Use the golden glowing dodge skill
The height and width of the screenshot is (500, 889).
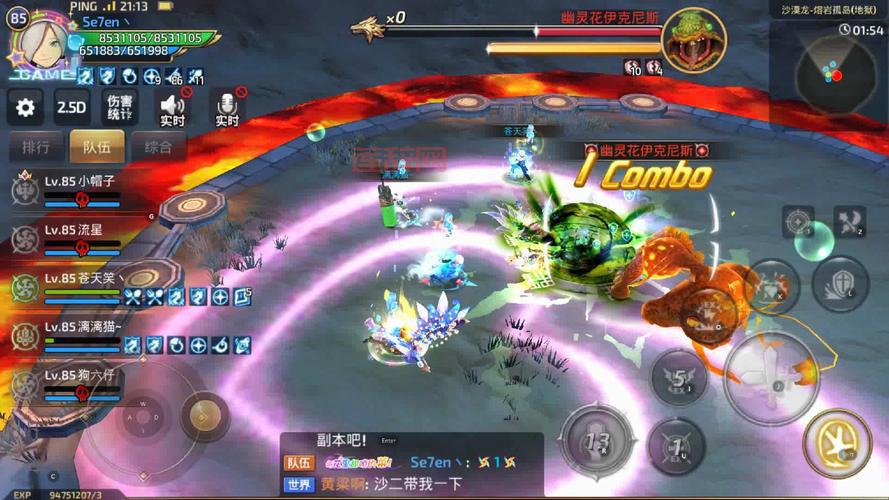pos(837,442)
